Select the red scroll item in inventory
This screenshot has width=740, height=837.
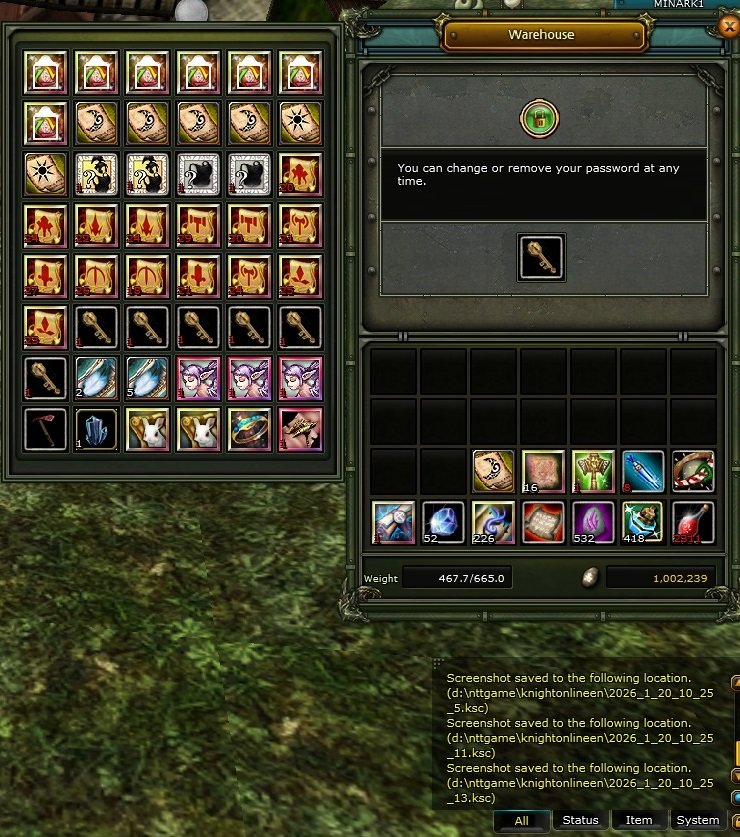point(544,522)
